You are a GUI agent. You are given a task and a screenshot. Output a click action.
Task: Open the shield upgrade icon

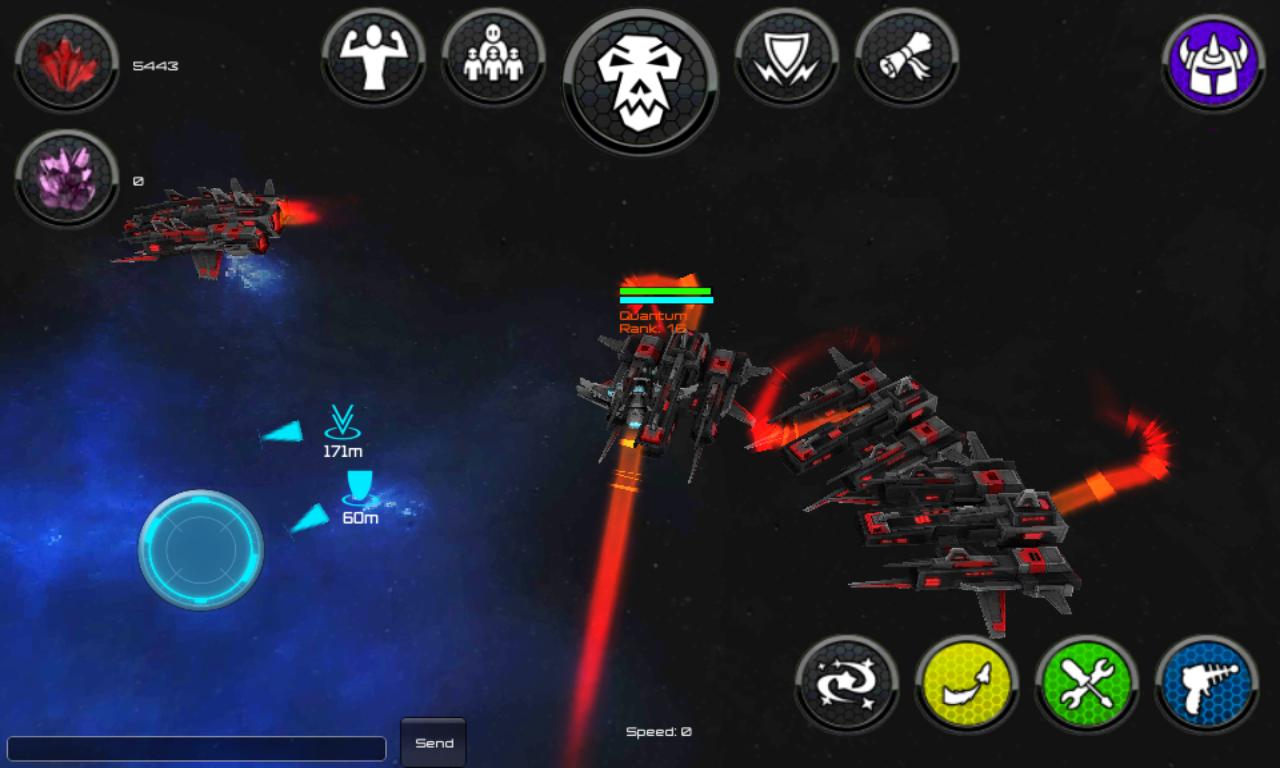(787, 60)
